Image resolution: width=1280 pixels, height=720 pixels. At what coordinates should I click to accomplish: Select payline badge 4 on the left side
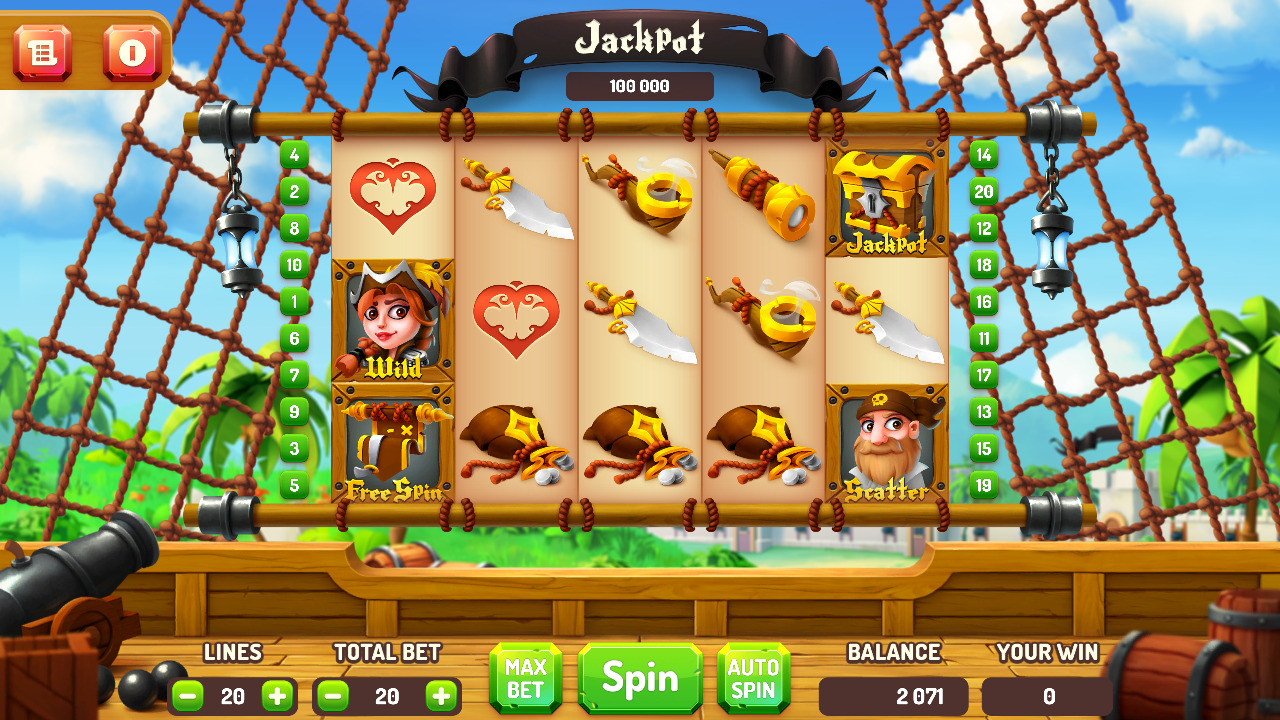point(295,155)
